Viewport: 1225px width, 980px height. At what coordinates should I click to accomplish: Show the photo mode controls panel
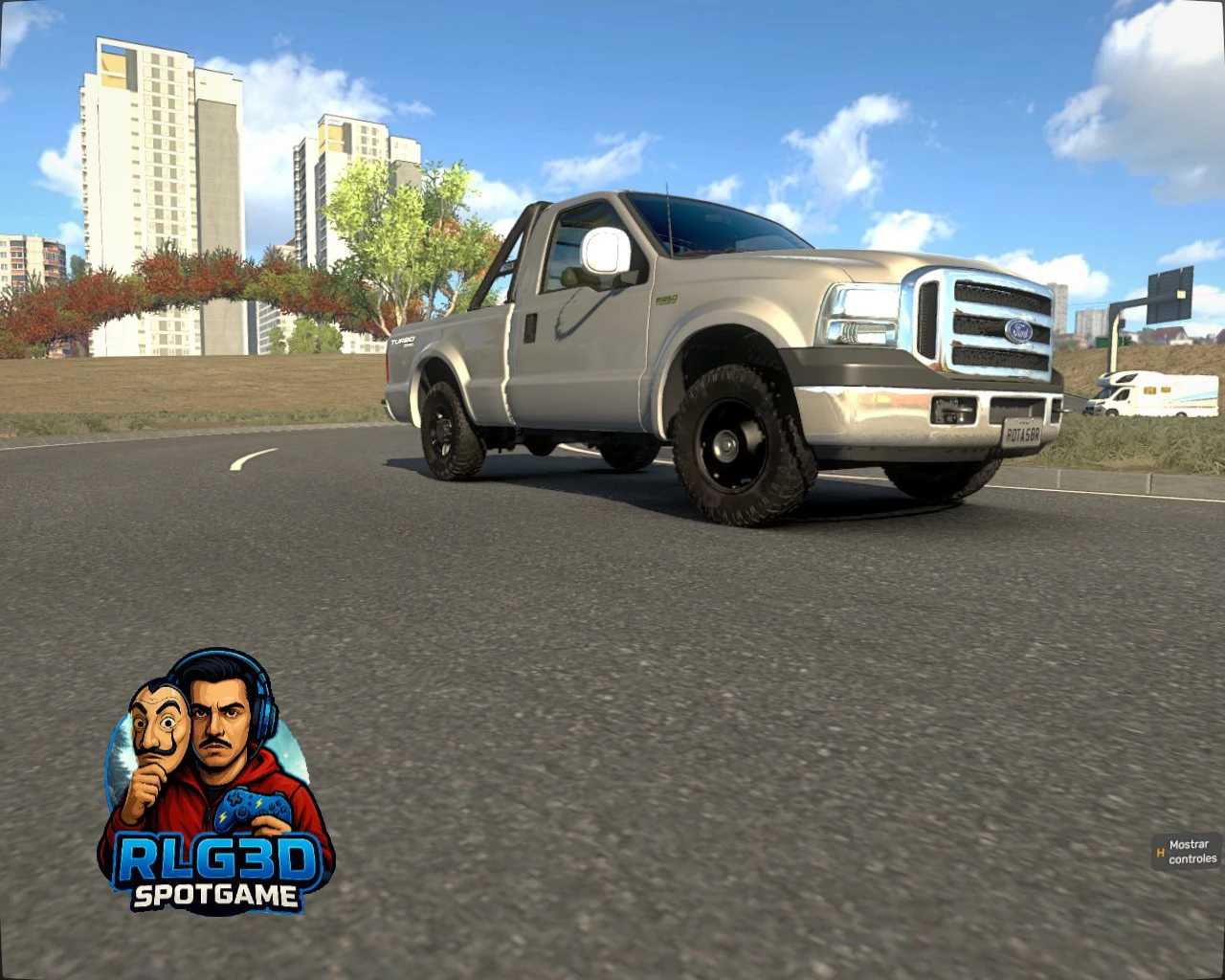(x=1187, y=852)
